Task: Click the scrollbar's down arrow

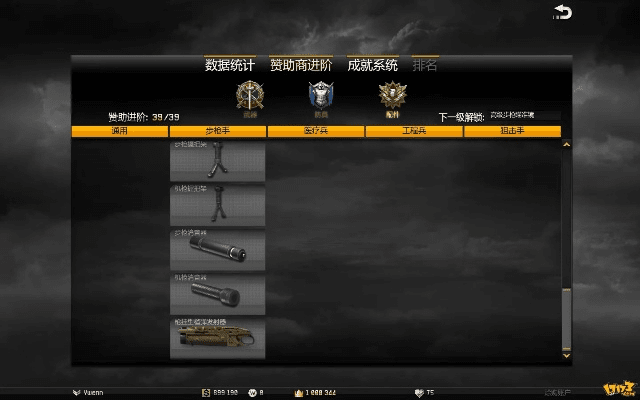Action: (566, 354)
